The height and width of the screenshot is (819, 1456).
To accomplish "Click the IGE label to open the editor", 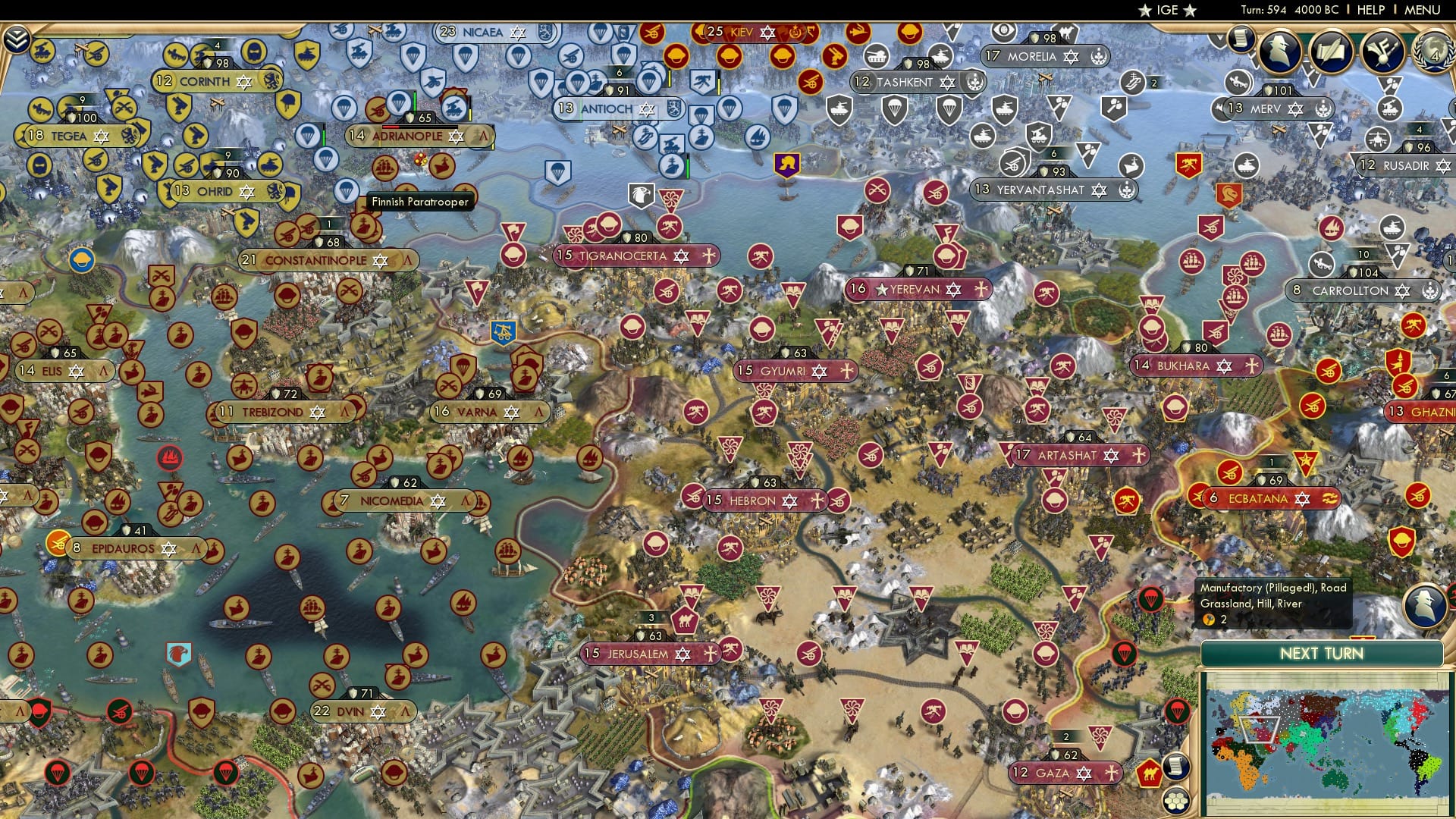I will pyautogui.click(x=1167, y=10).
